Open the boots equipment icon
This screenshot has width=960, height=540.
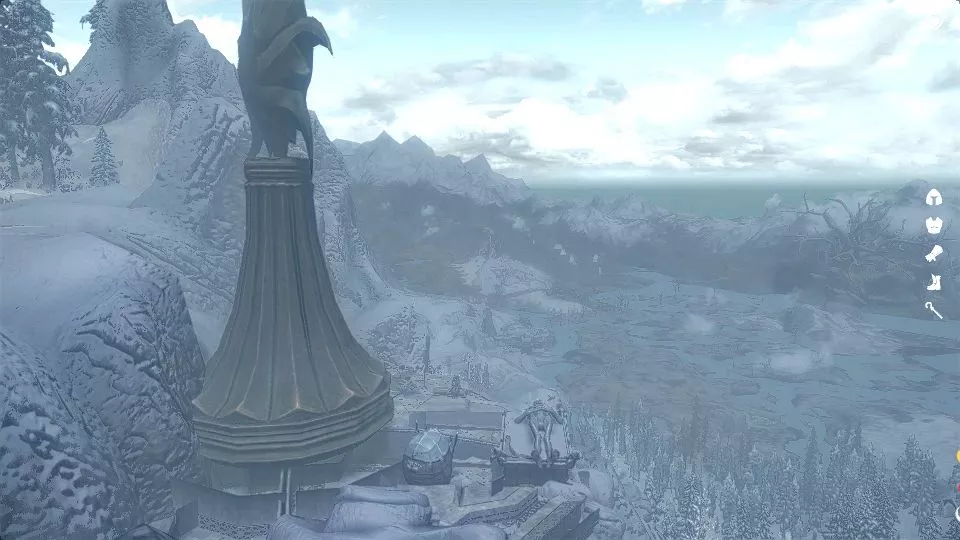click(x=934, y=282)
